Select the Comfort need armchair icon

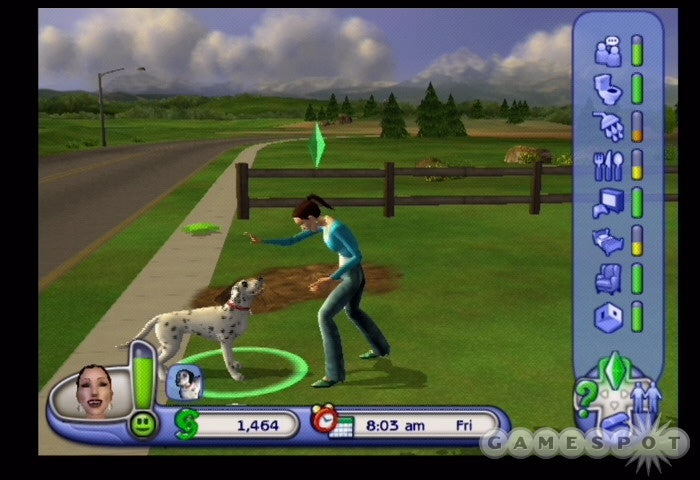click(607, 278)
